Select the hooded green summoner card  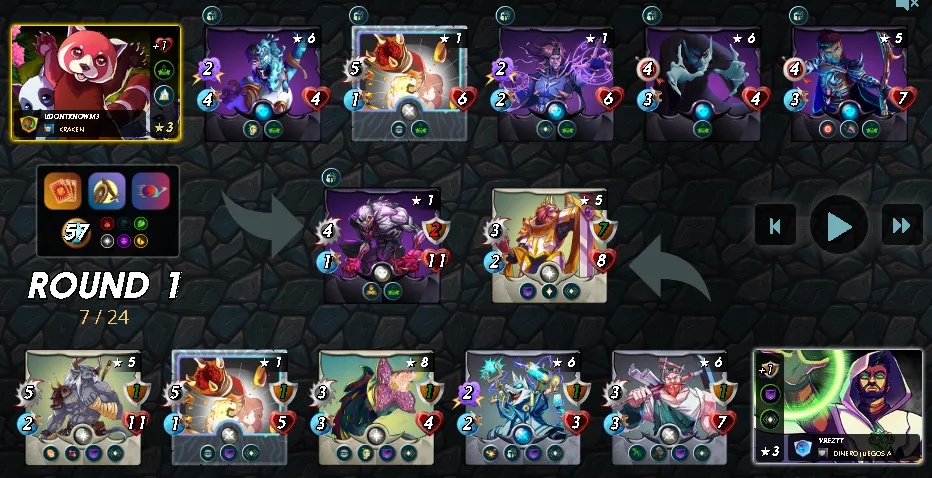[838, 405]
